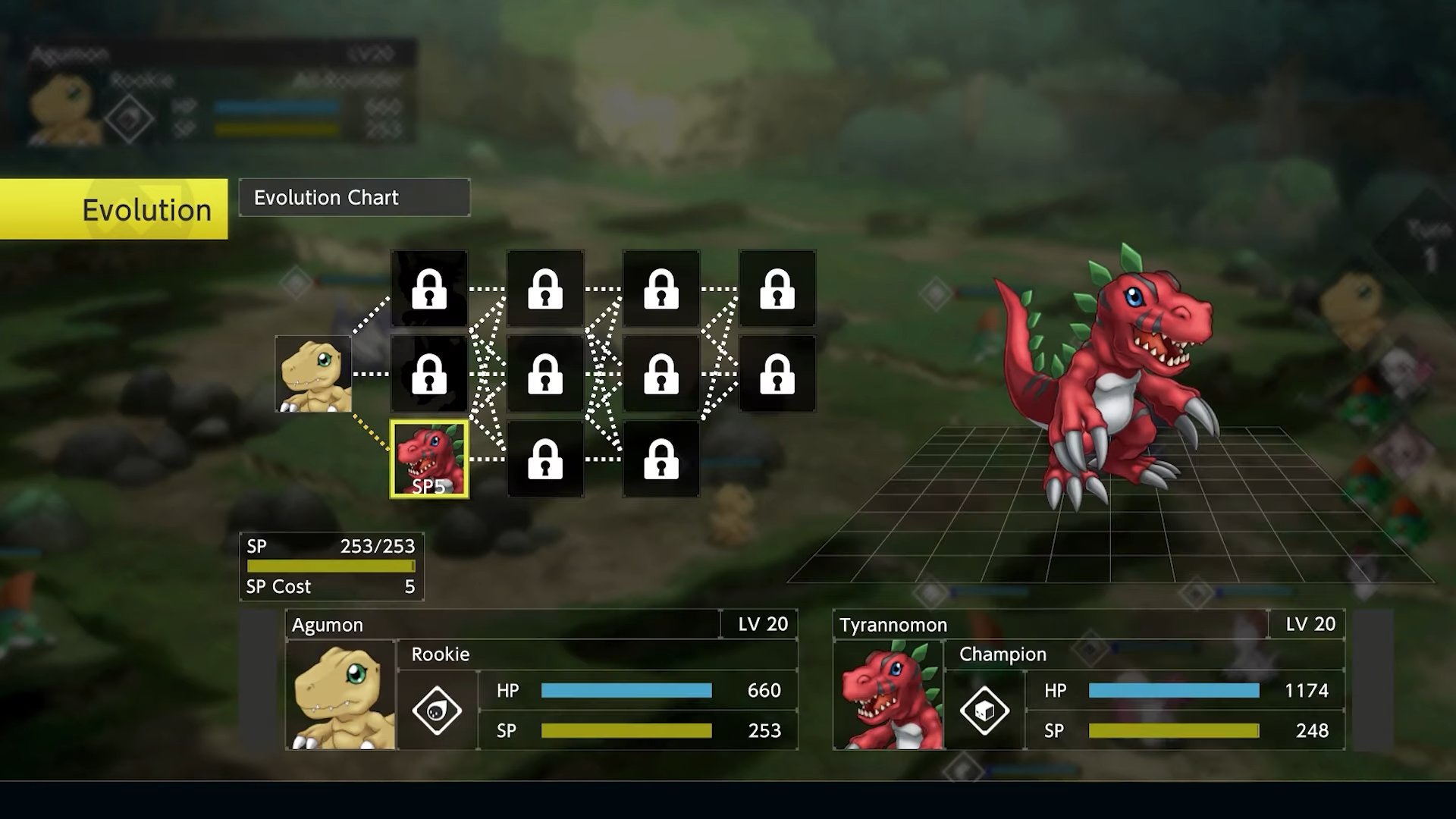1456x819 pixels.
Task: Click the rightmost locked node in the middle row
Action: (776, 375)
